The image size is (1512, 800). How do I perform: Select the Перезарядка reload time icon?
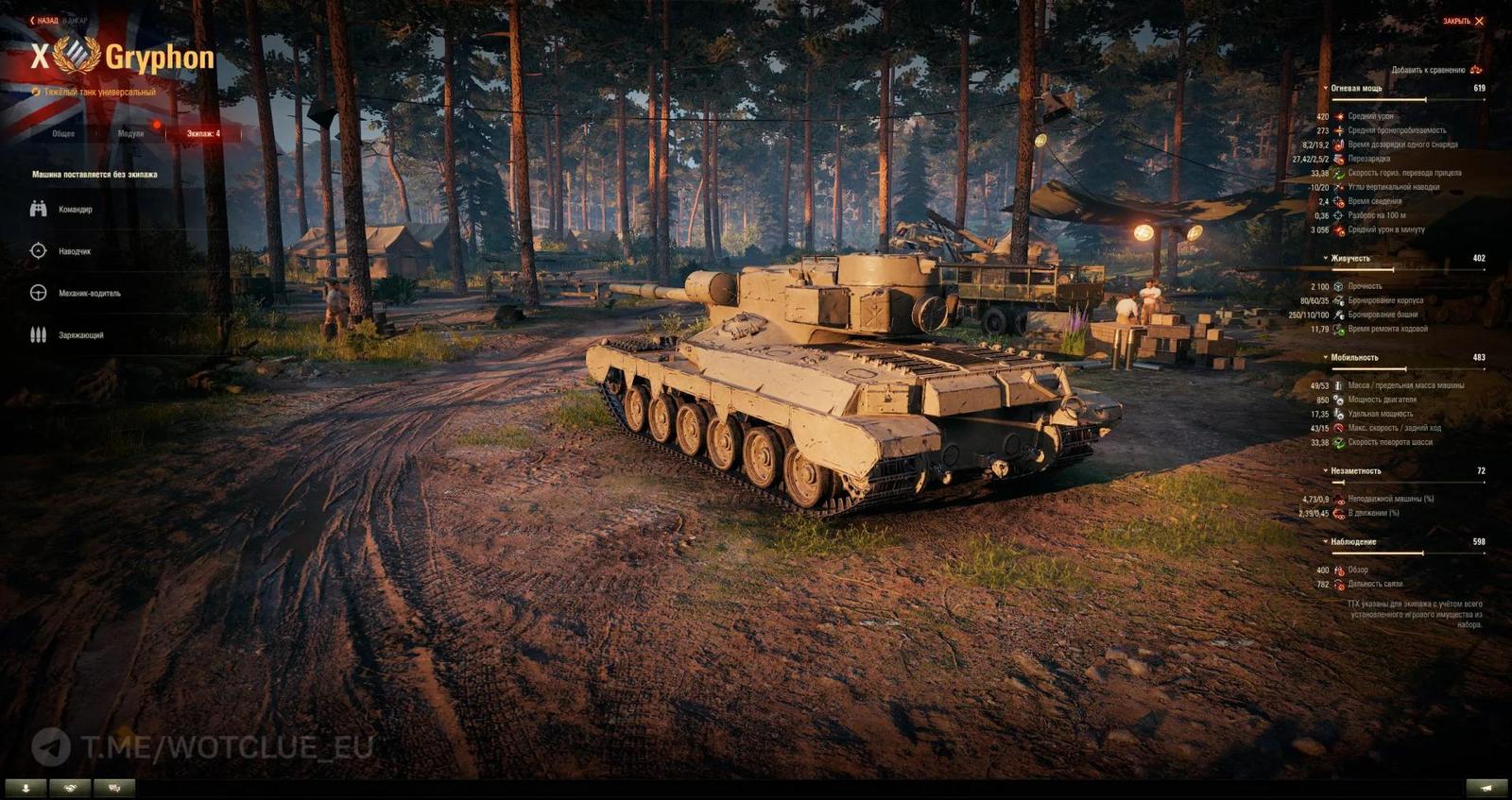coord(1340,160)
